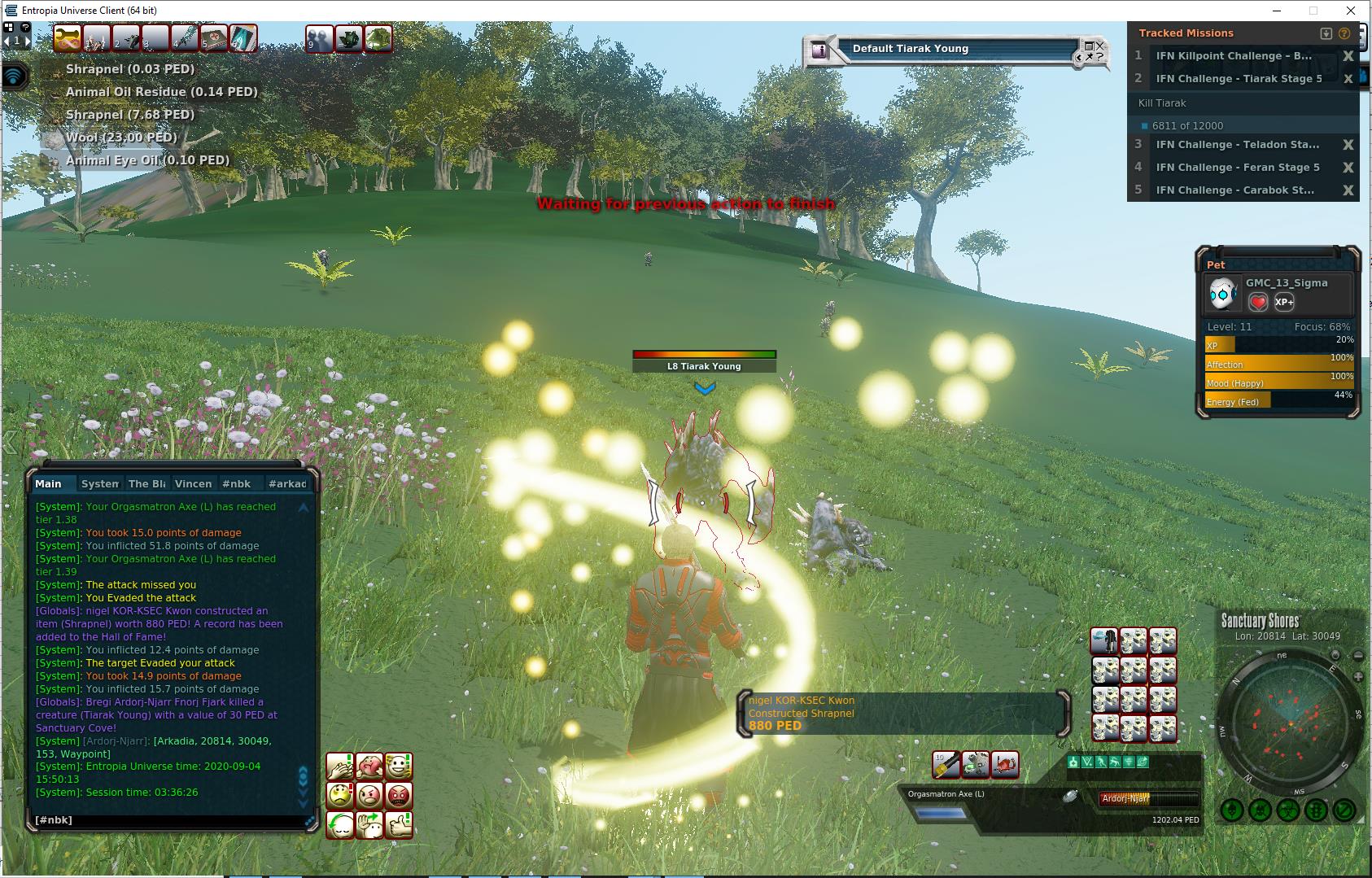Remove IFN Killpoint Challenge from tracked missions

tap(1348, 56)
